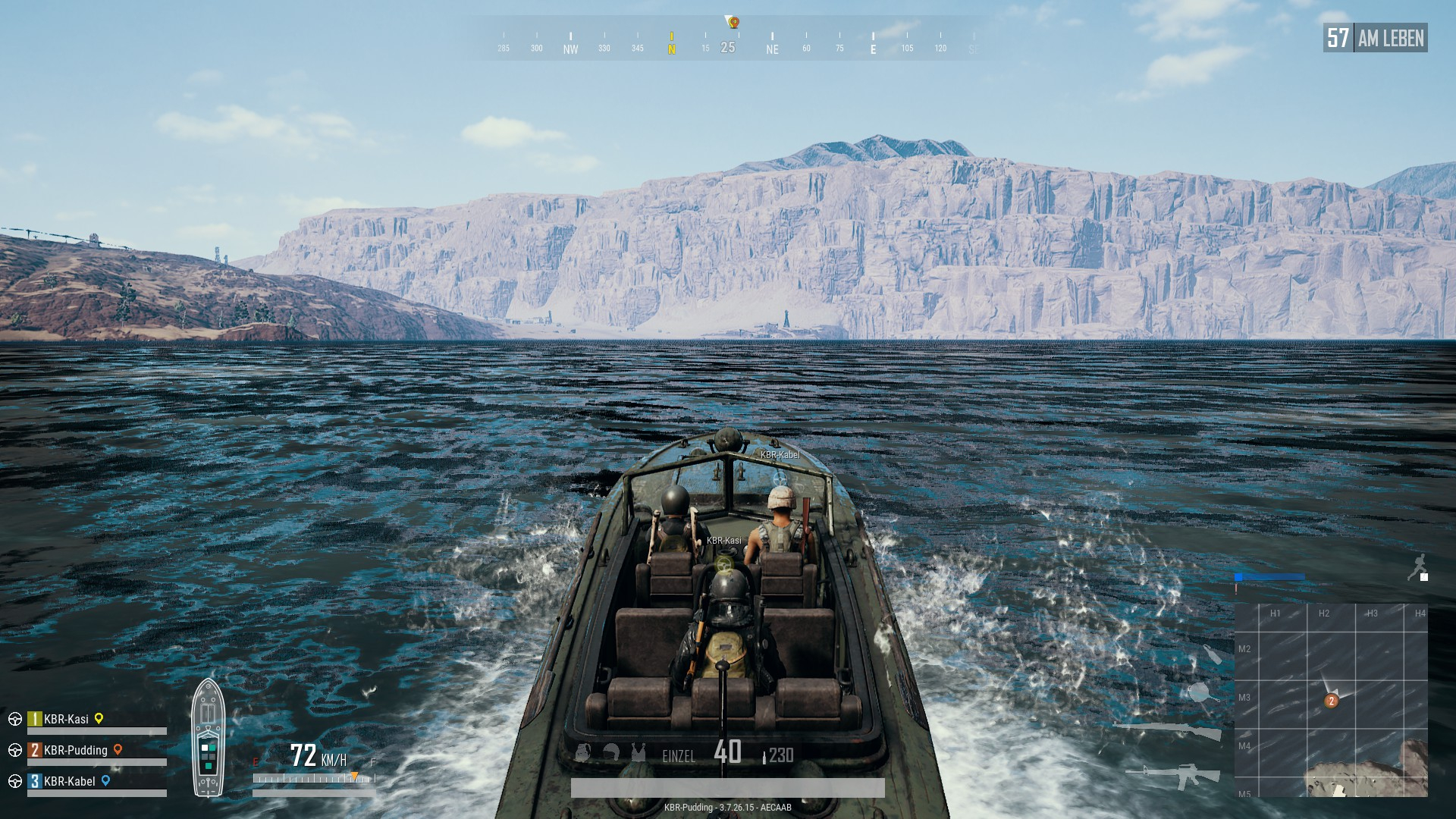Choose the bolt-action rifle weapon slot
Image resolution: width=1456 pixels, height=819 pixels.
point(1168,730)
